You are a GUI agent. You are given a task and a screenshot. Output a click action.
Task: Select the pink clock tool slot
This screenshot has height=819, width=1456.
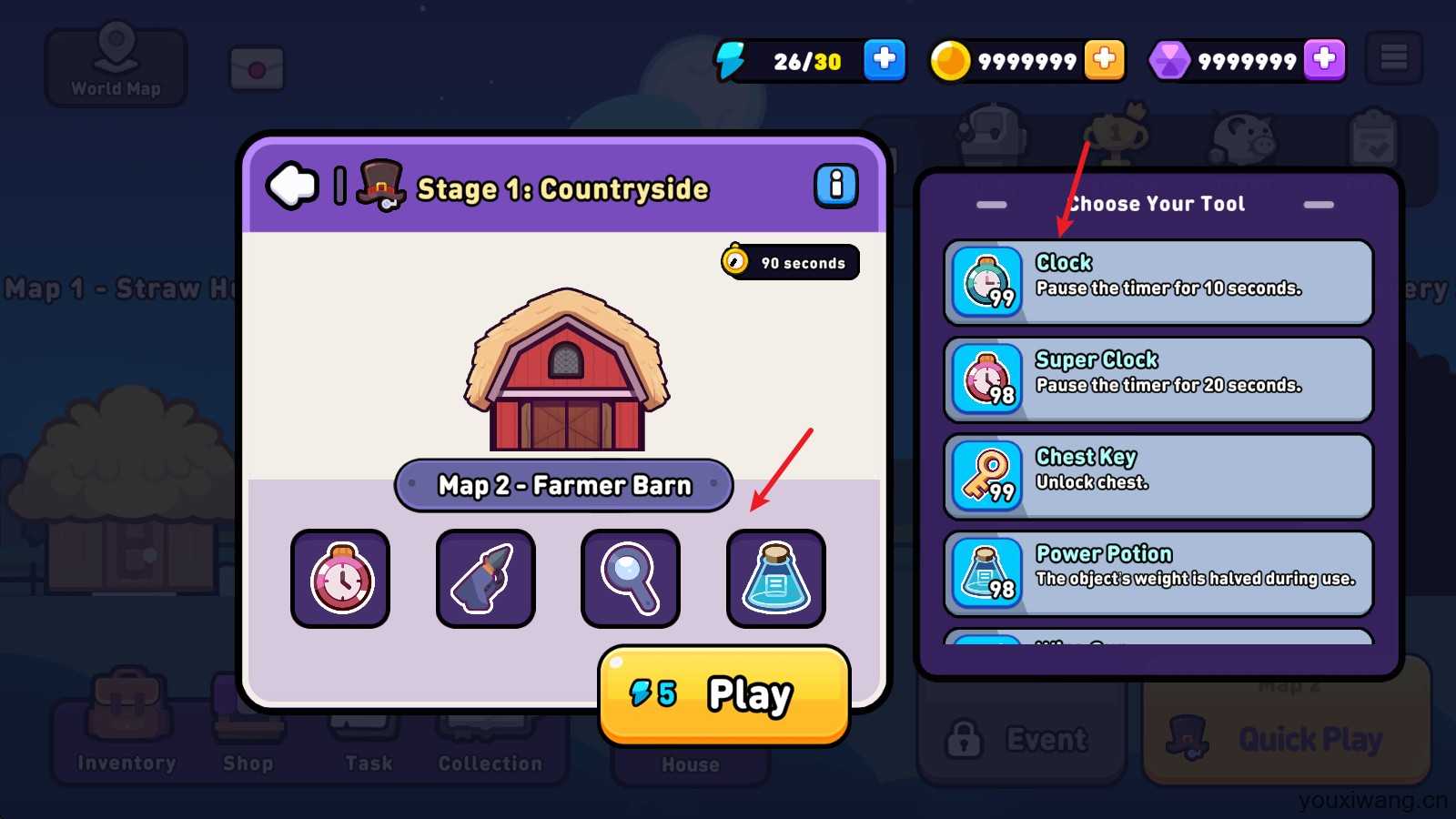(340, 579)
